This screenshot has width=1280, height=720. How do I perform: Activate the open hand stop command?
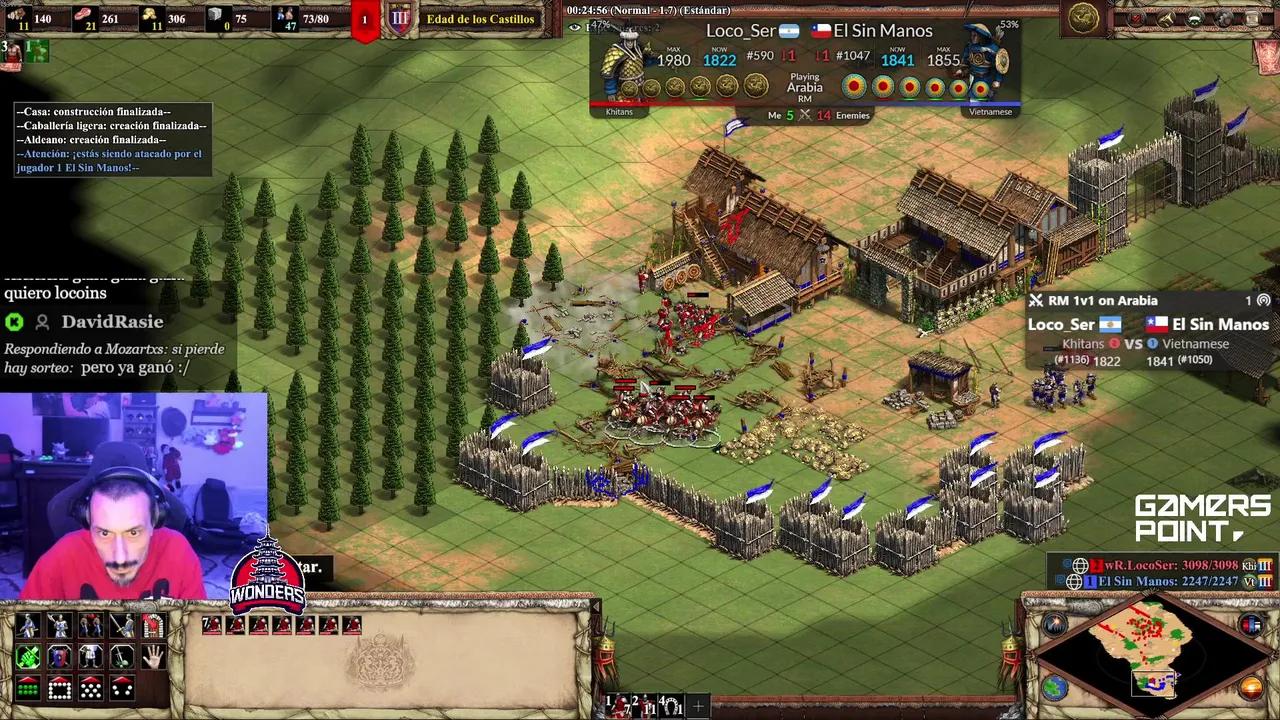(x=153, y=657)
